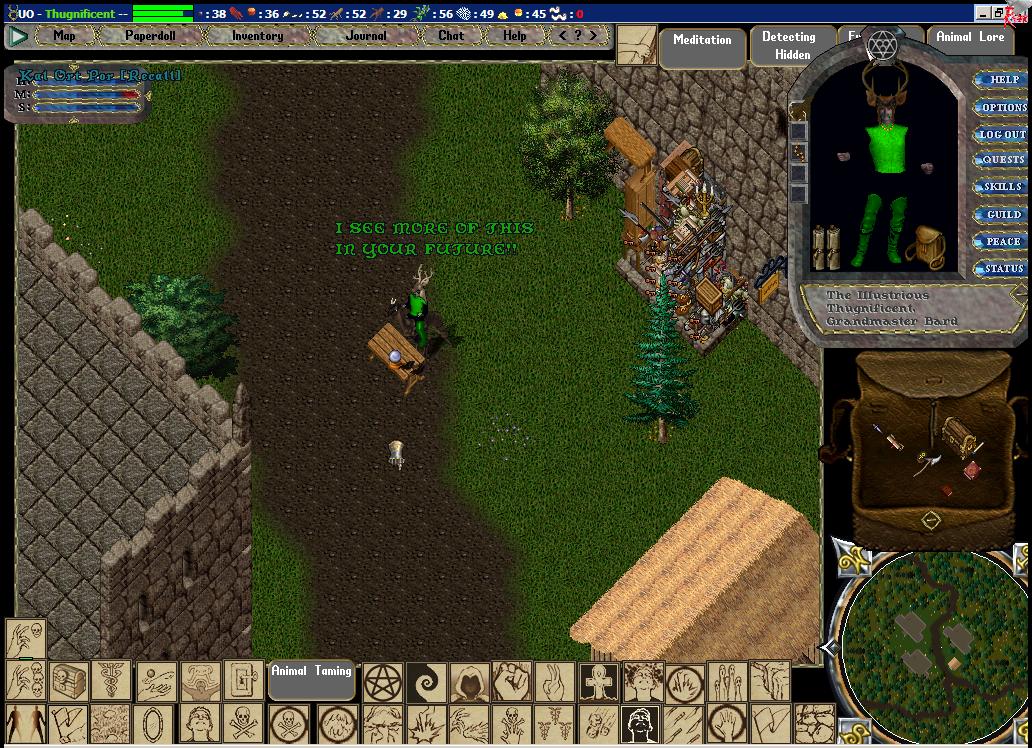1032x748 pixels.
Task: Toggle the PEACE button on the paperdoll
Action: tap(1003, 241)
